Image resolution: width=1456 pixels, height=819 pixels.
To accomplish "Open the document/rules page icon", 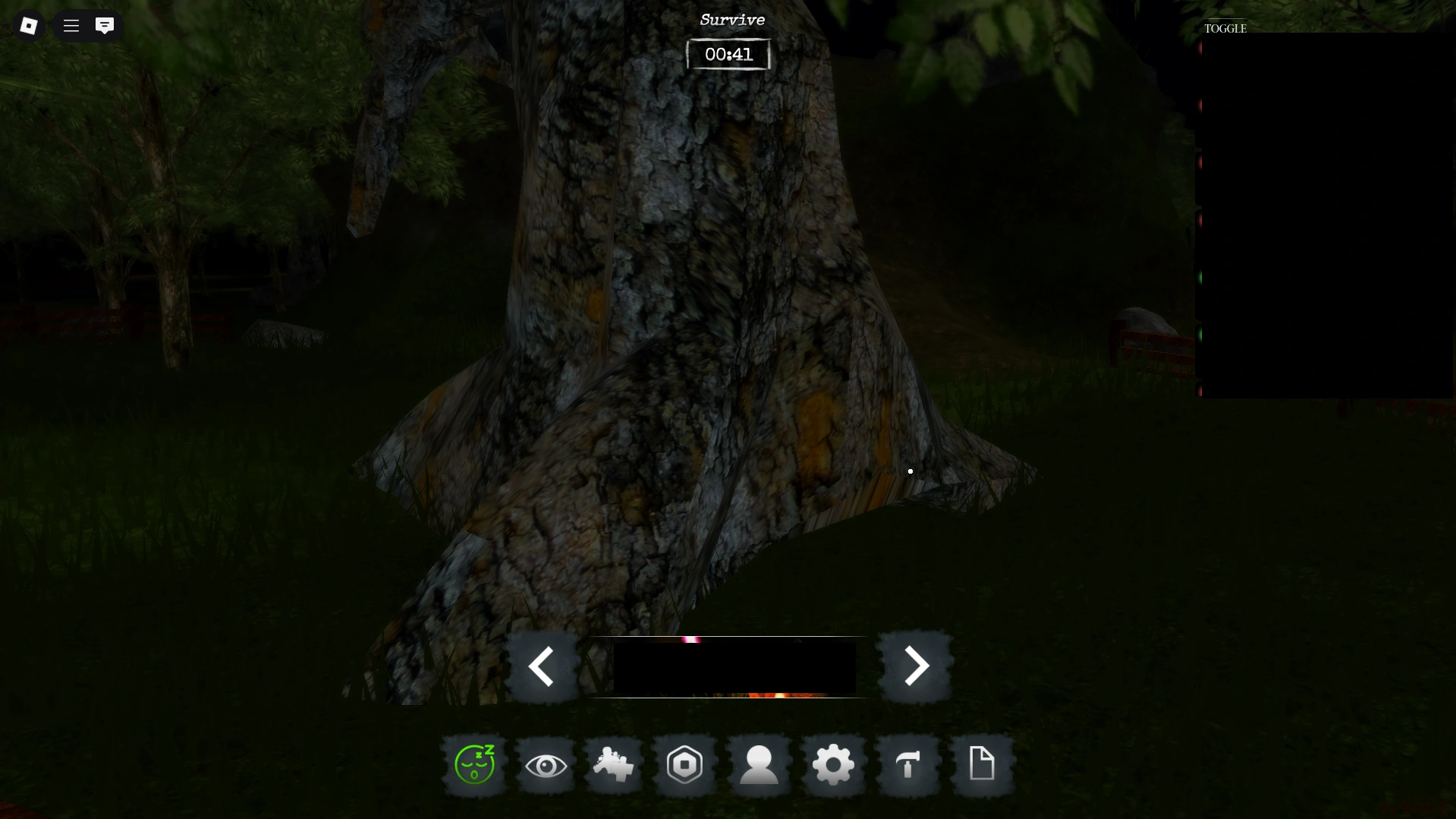I will 982,765.
